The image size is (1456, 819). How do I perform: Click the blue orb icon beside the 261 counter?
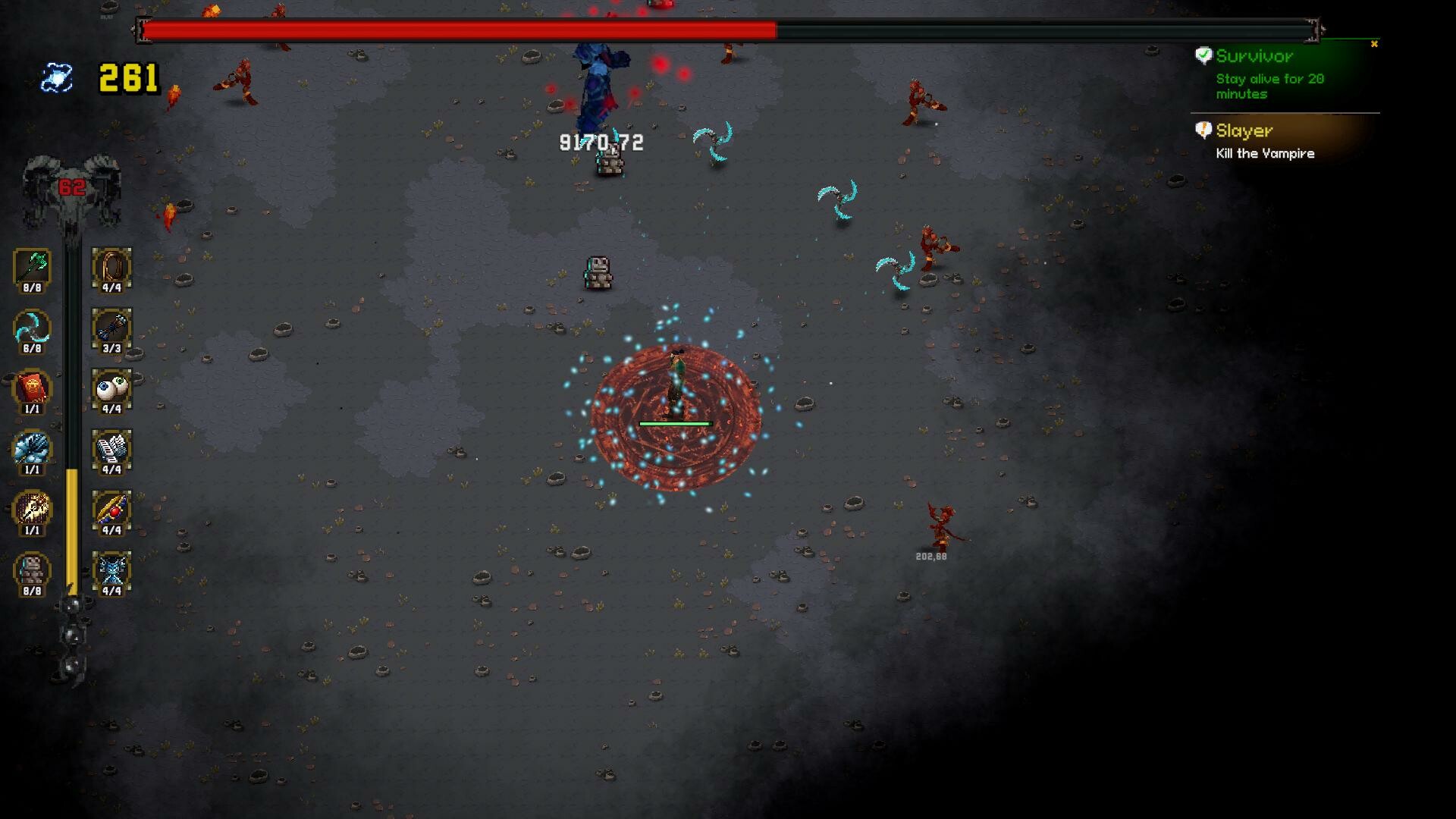tap(57, 76)
